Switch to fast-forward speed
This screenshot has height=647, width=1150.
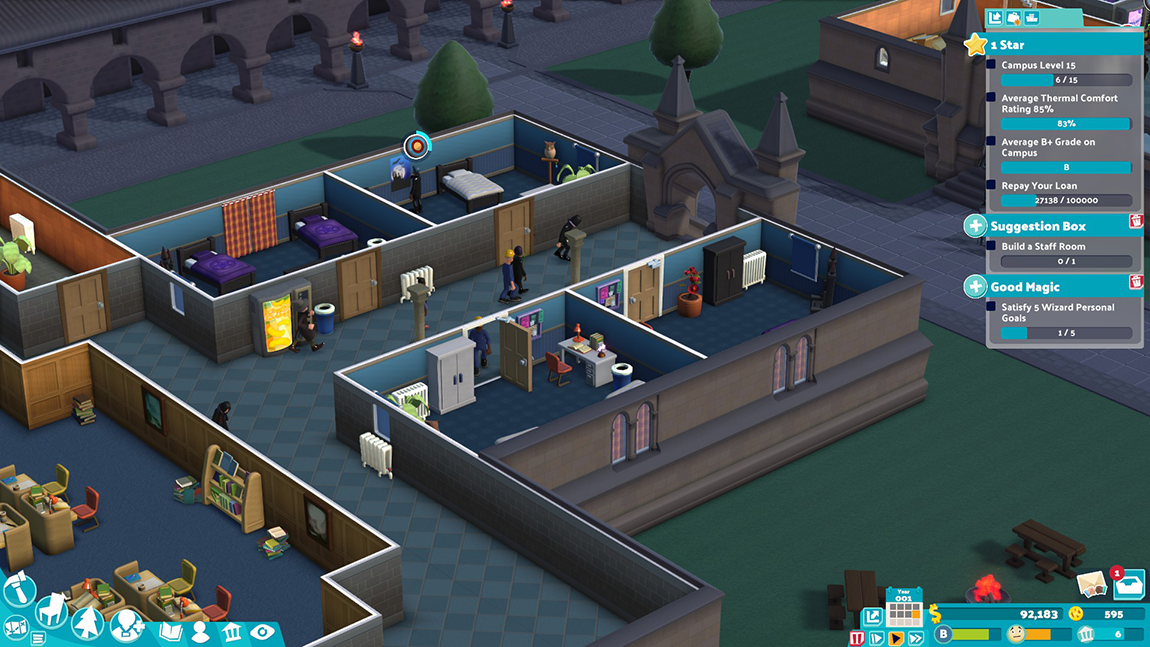(x=916, y=638)
